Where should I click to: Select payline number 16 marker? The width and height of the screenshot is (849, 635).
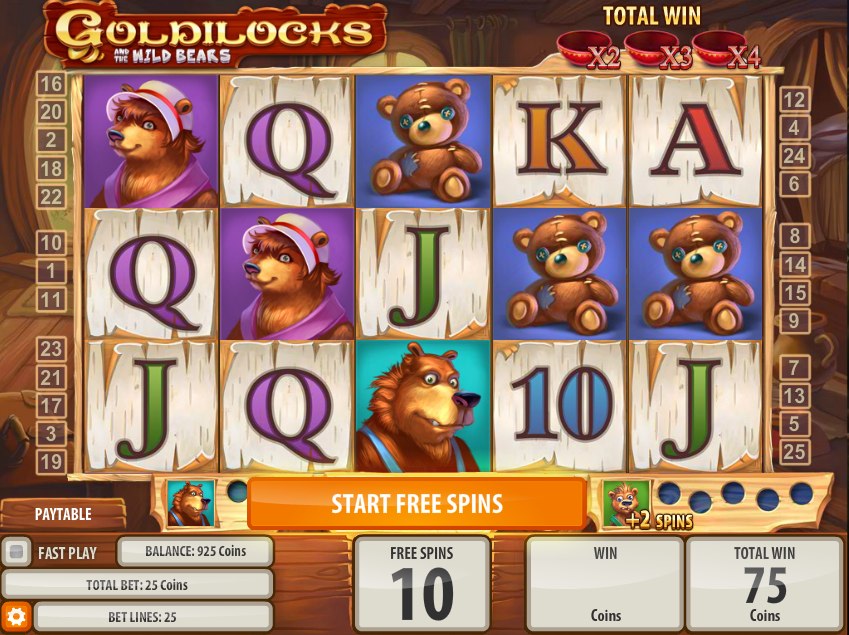[50, 84]
